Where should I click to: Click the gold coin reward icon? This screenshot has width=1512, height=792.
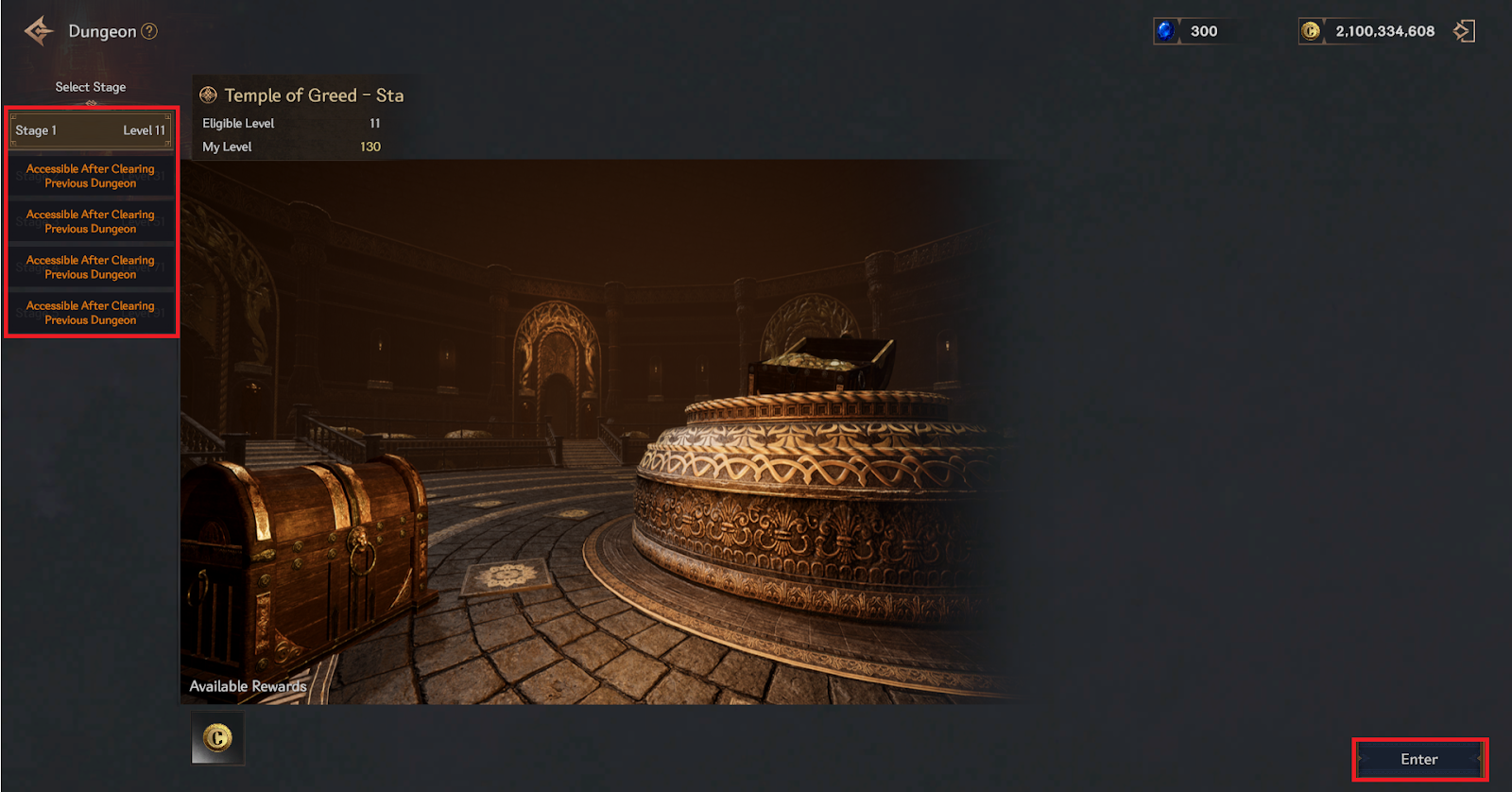pos(217,737)
